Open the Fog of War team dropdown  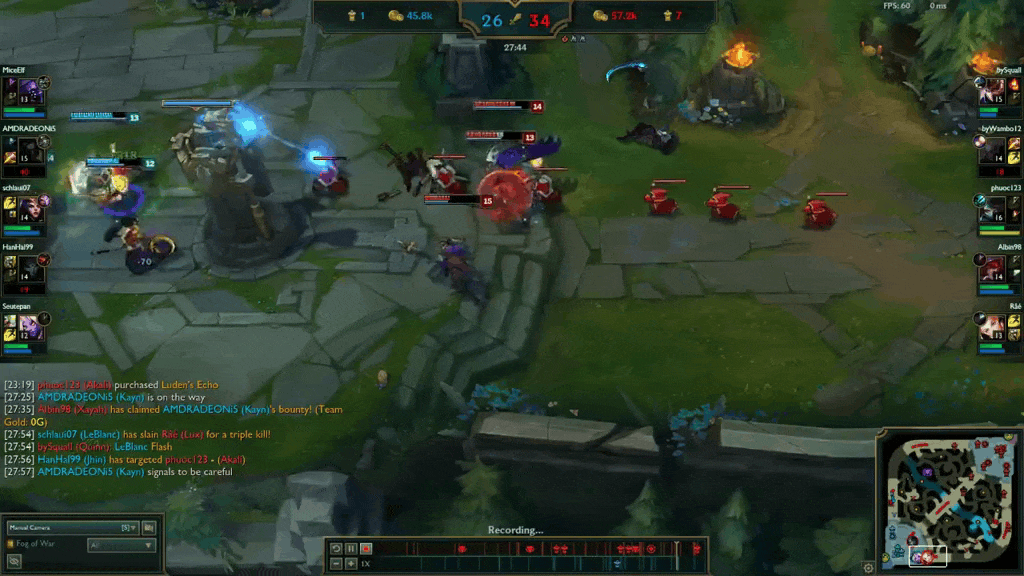pyautogui.click(x=120, y=545)
